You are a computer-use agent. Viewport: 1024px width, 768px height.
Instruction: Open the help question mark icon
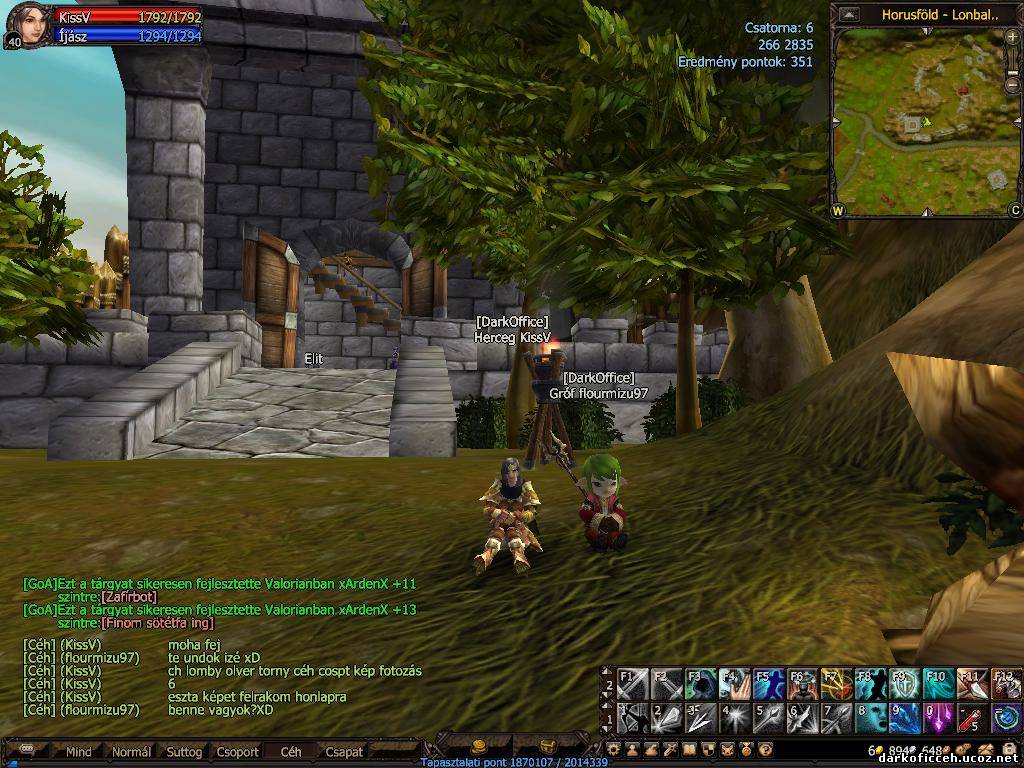[765, 748]
